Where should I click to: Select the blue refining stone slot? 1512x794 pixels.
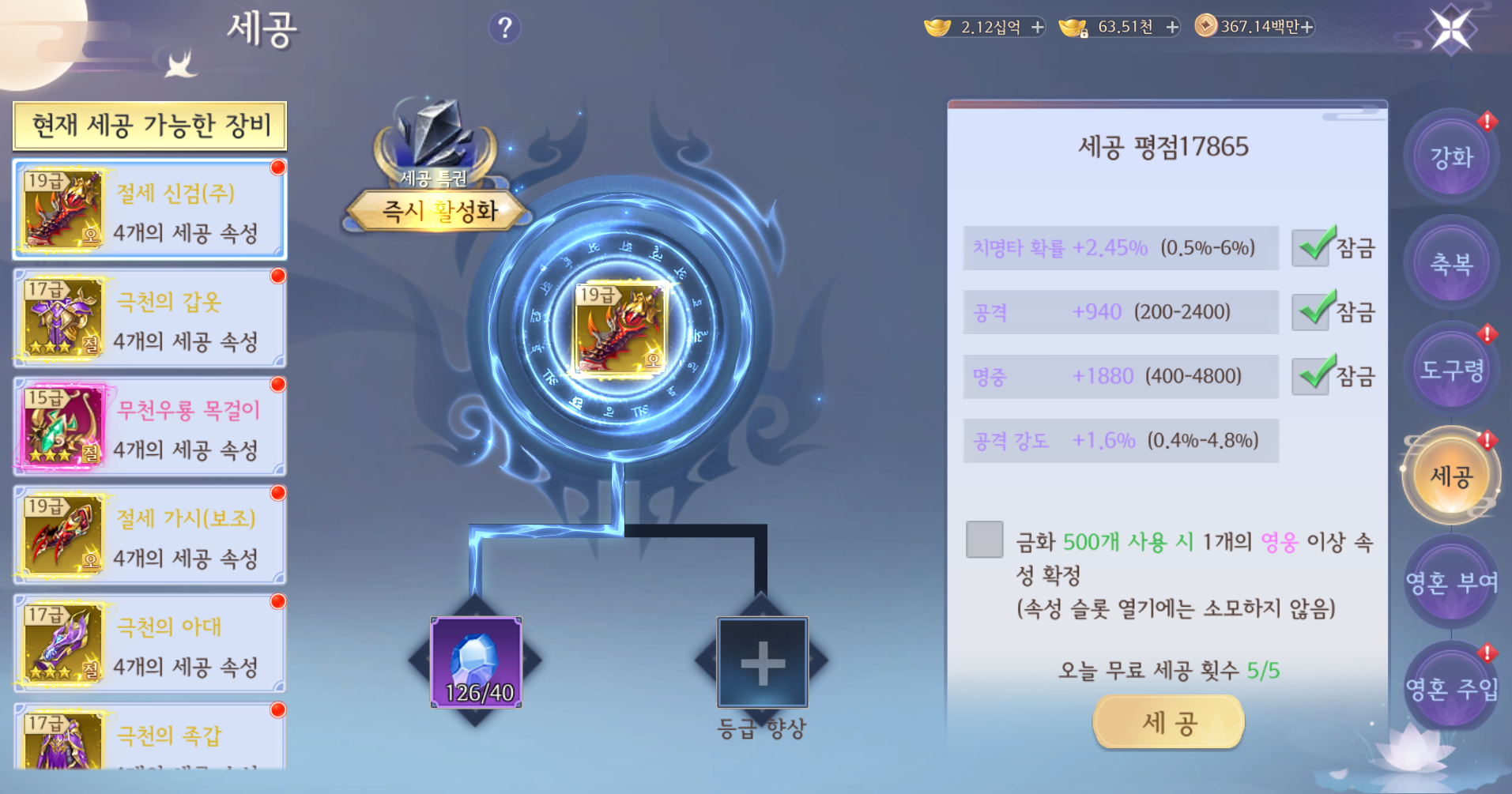[x=476, y=662]
